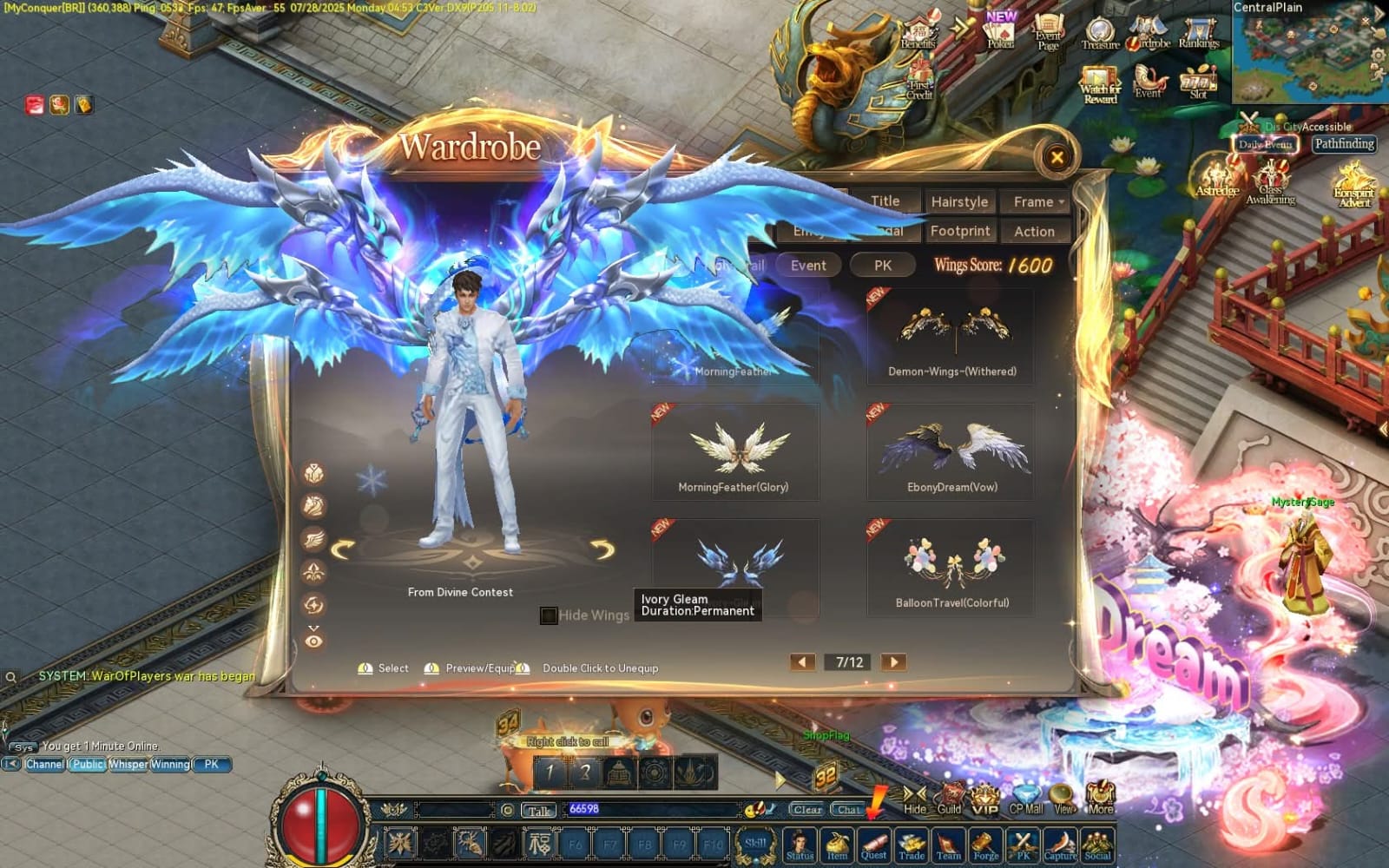Open the Quest log

pos(873,845)
